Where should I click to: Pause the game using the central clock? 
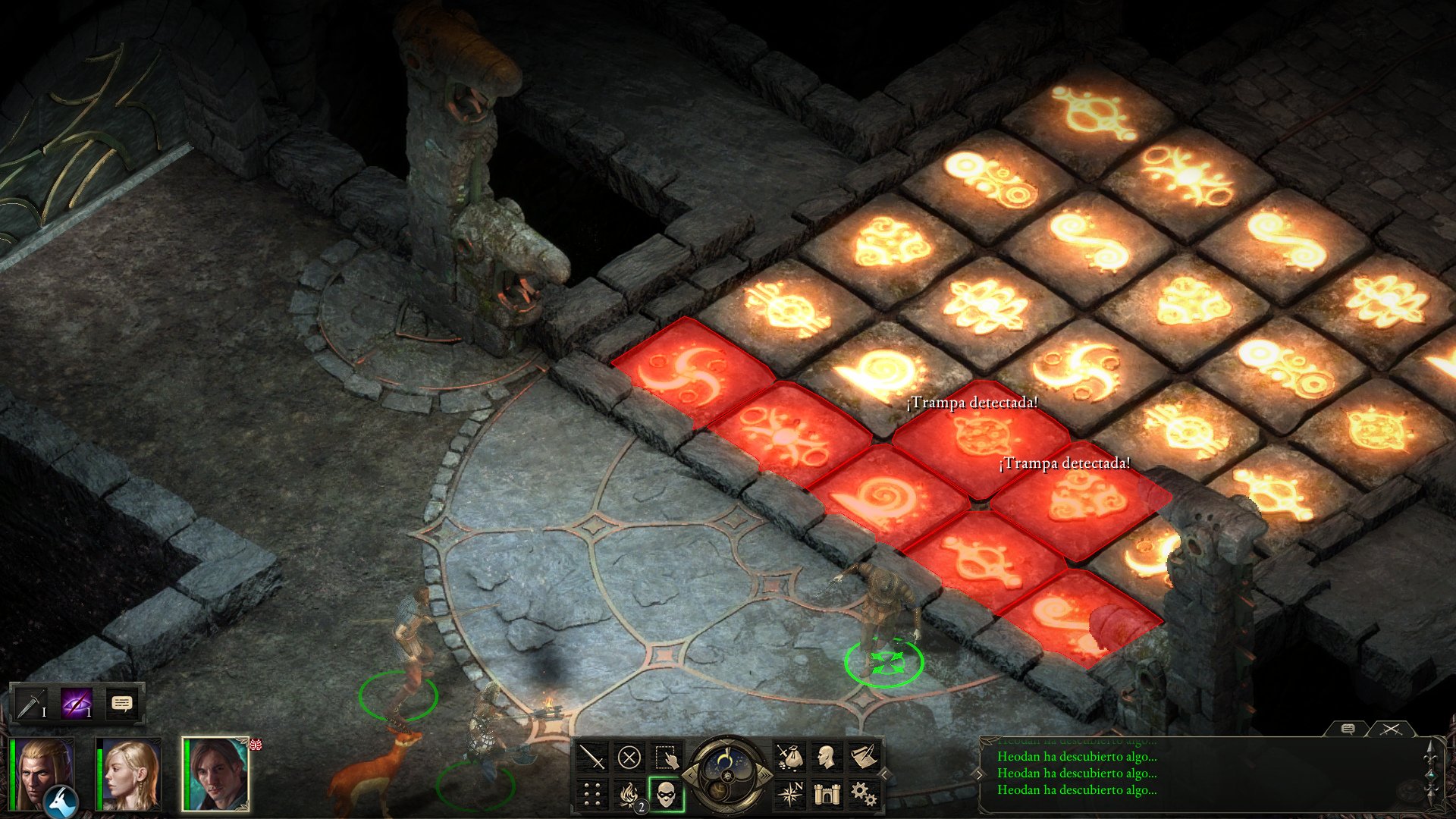728,776
